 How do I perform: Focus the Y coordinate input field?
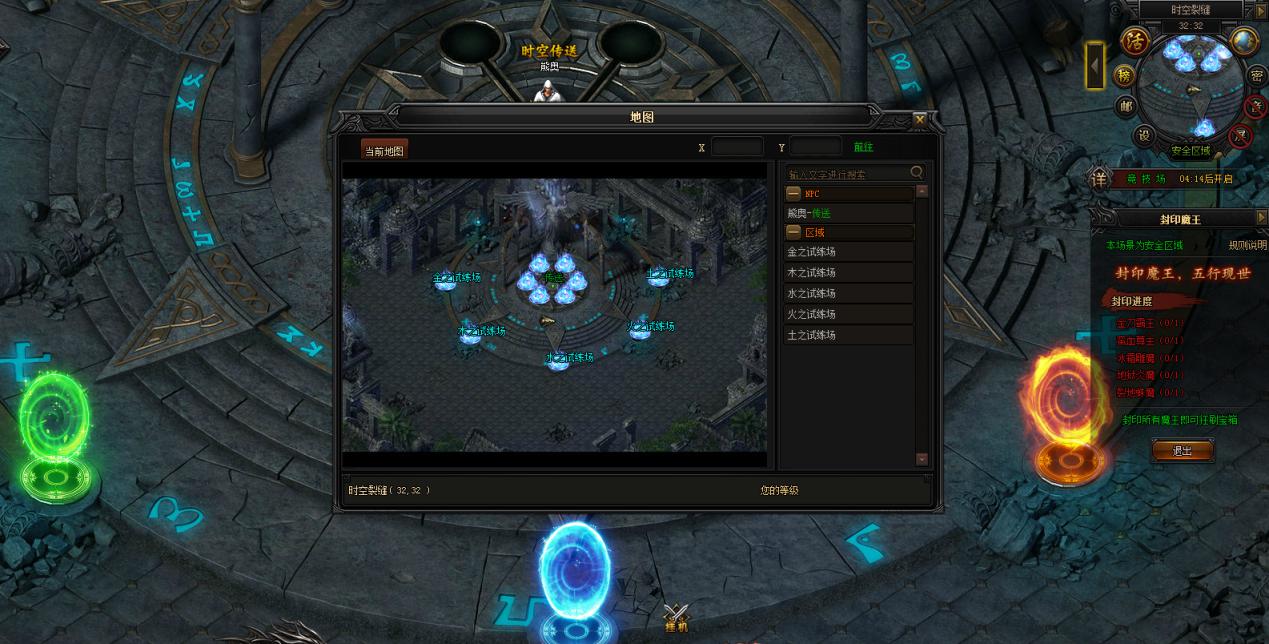tap(815, 147)
